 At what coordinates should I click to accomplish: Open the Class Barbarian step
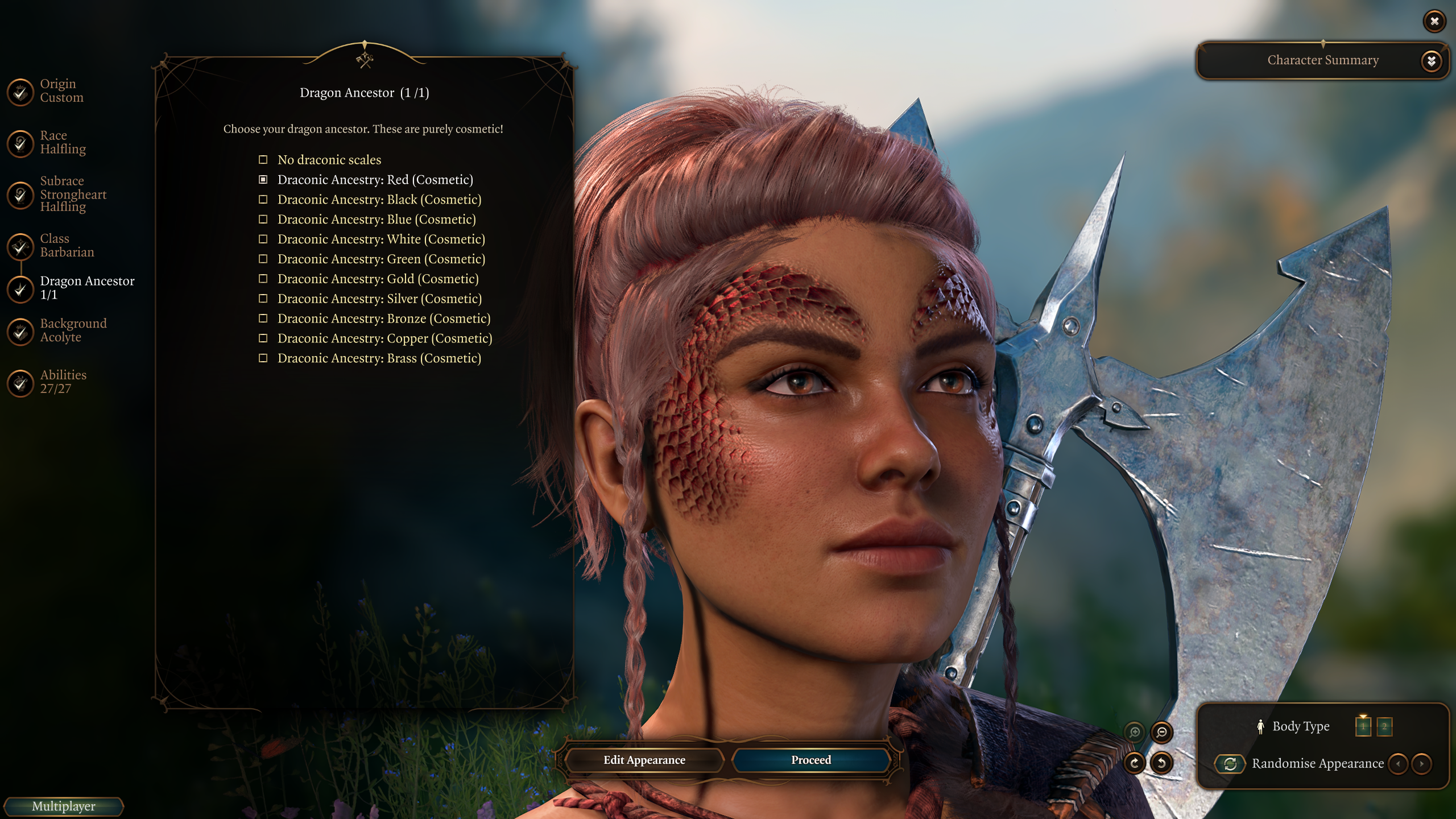point(67,245)
